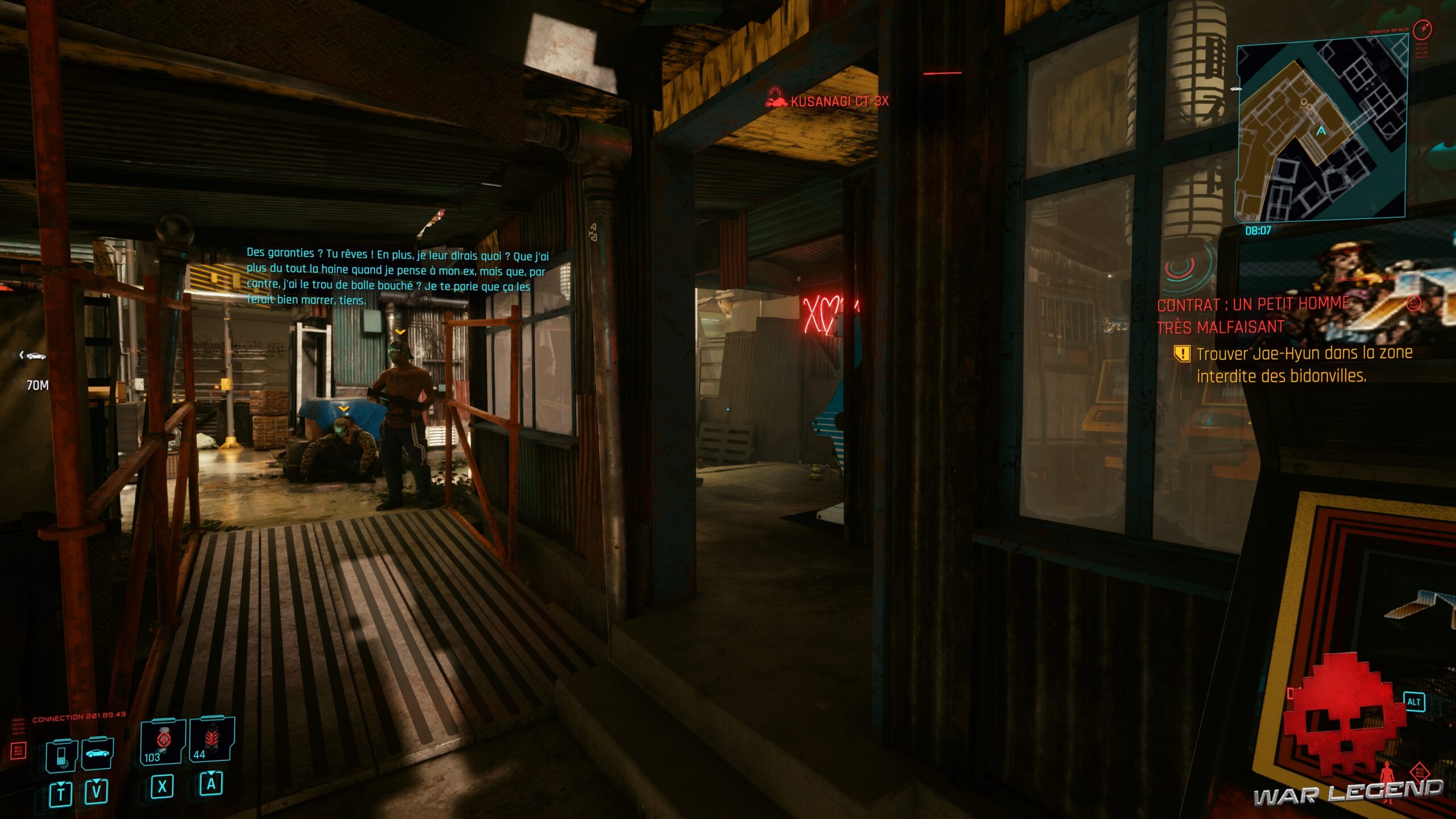Expand the arrow above the T key binding

61,784
